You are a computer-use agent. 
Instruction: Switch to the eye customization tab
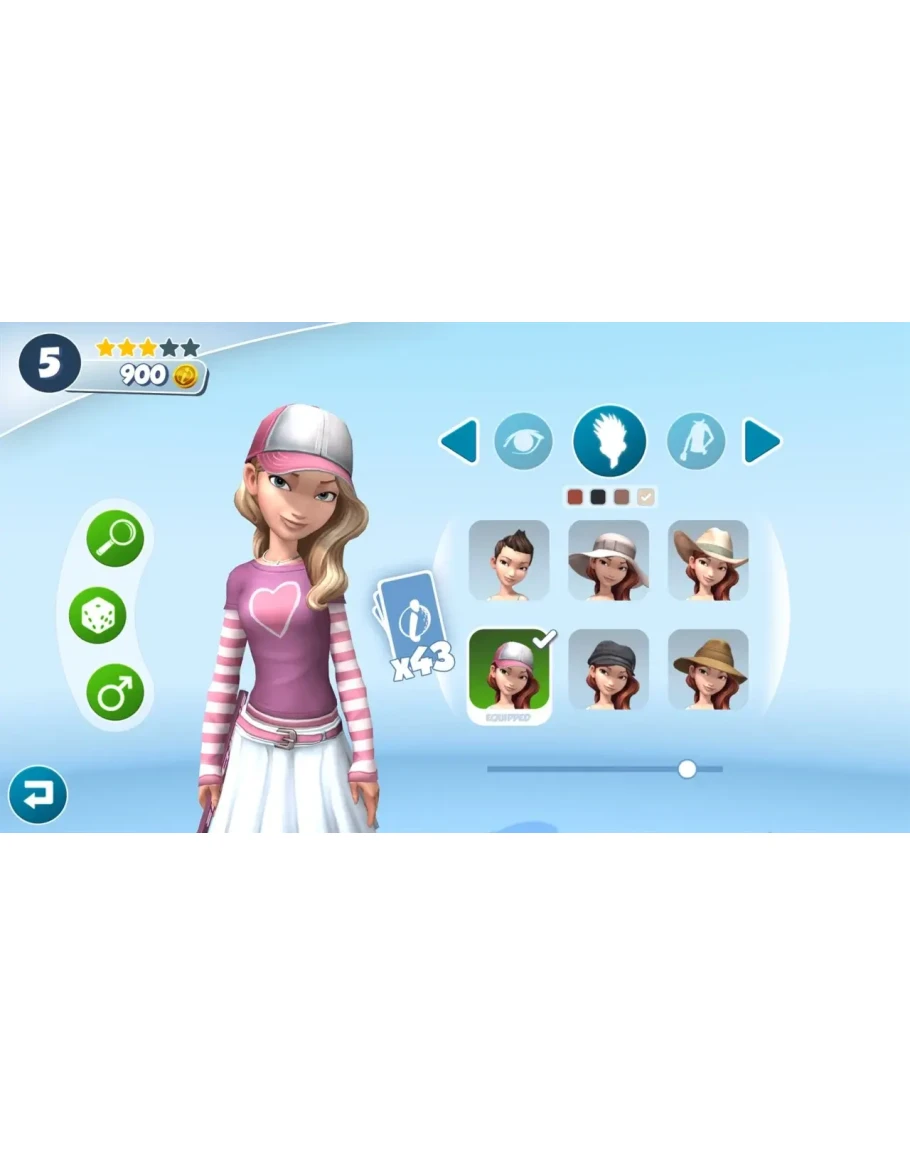(x=523, y=441)
